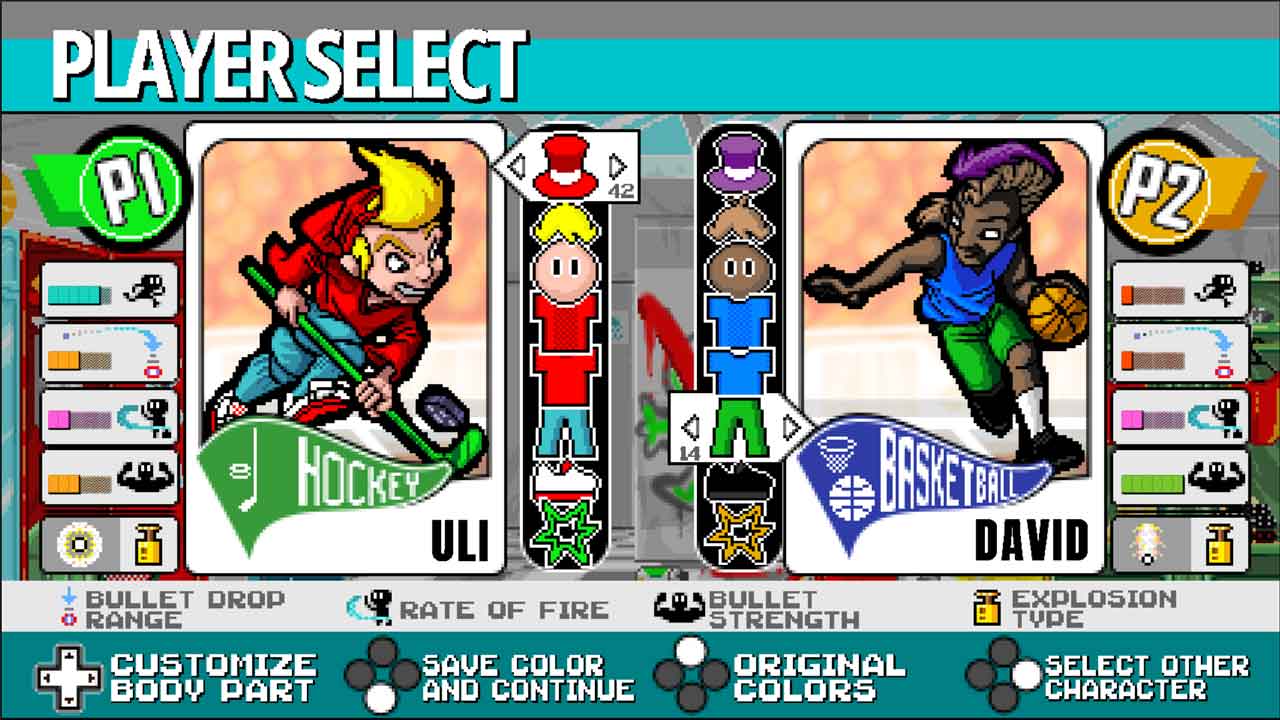1280x720 pixels.
Task: Click the explosion type legend icon at bottom
Action: pyautogui.click(x=988, y=606)
